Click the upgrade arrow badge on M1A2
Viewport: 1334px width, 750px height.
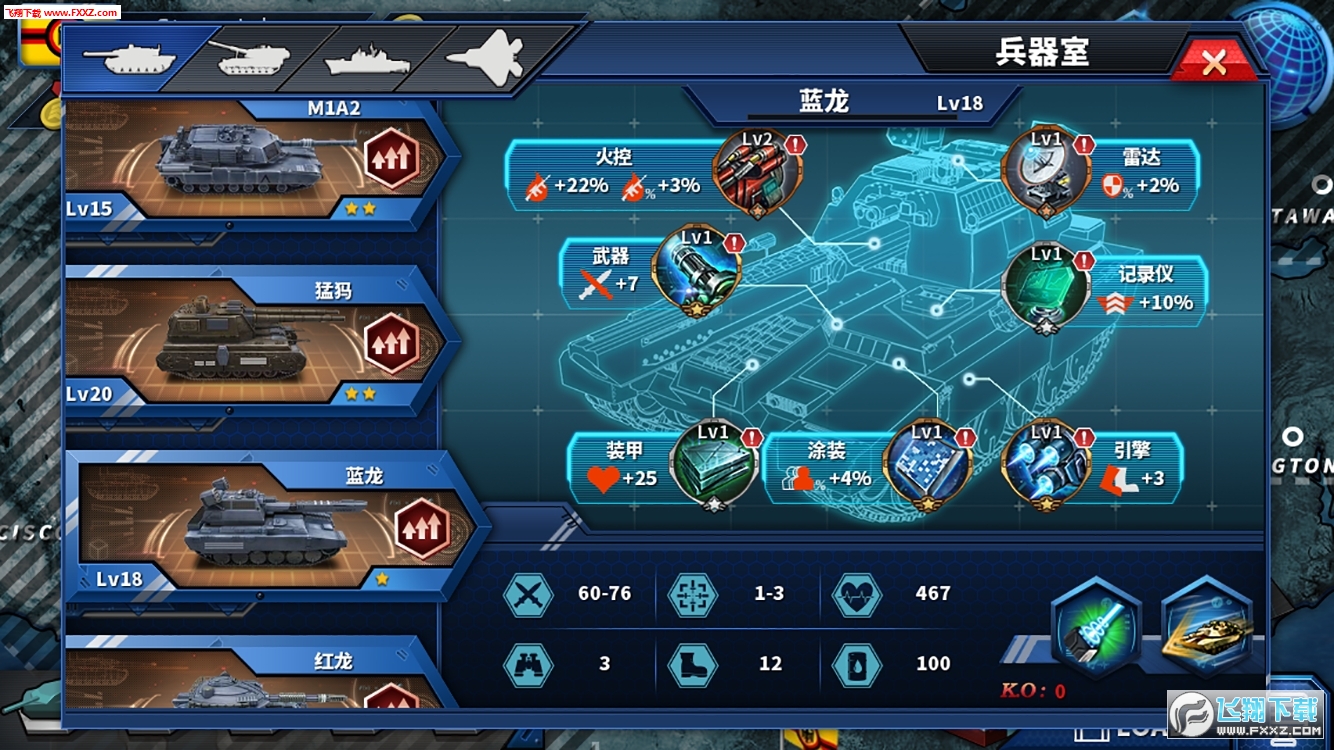point(390,155)
